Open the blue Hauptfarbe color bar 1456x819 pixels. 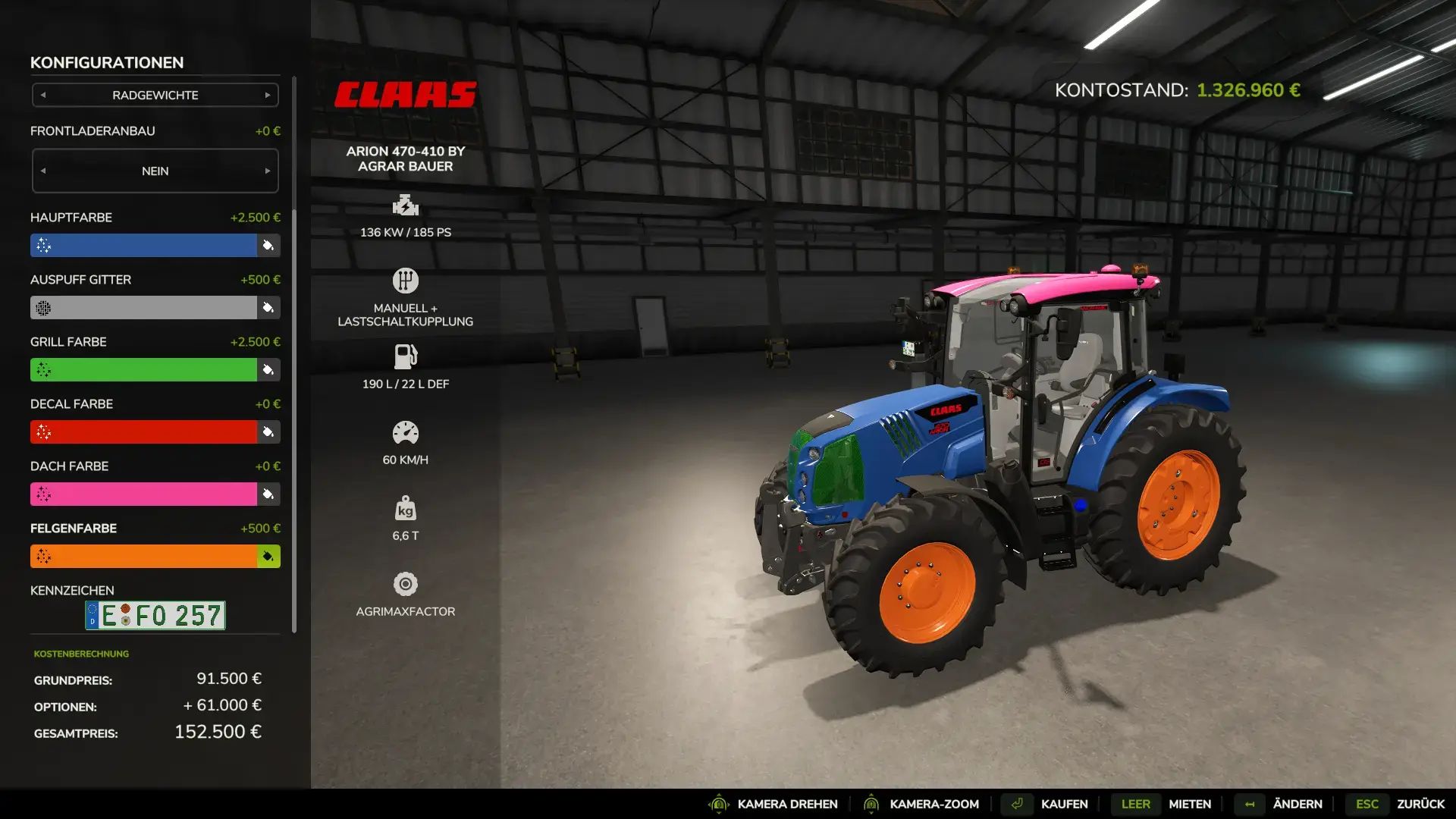144,246
